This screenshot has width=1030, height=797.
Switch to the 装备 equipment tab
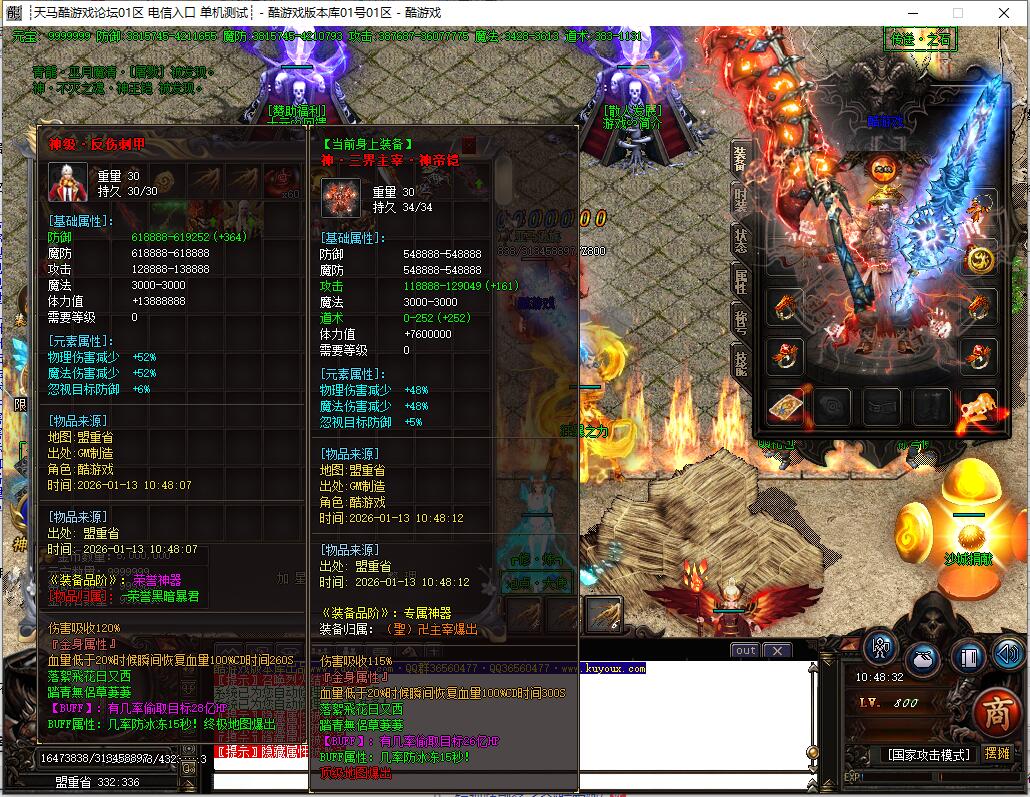pos(740,159)
